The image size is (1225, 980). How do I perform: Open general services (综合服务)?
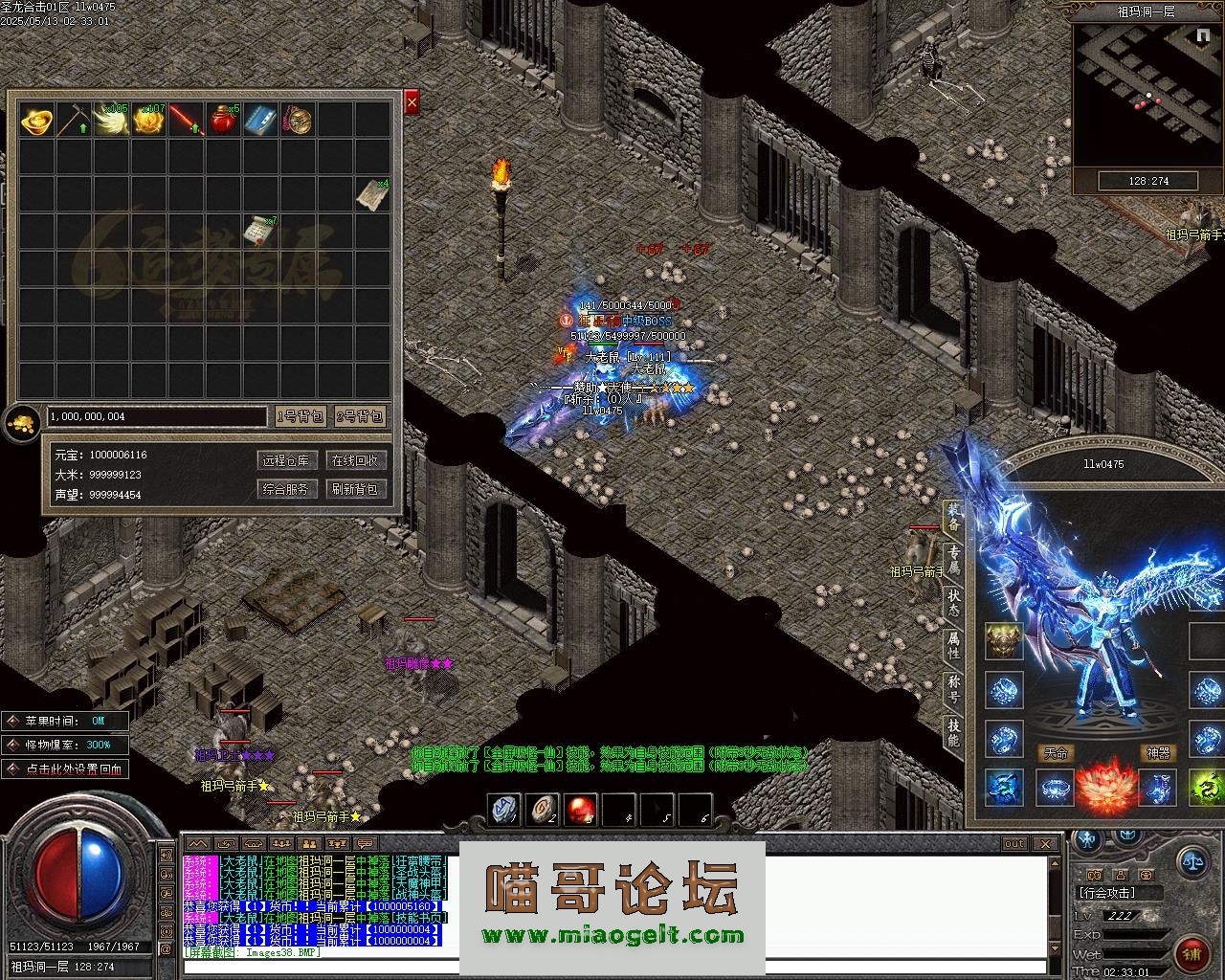tap(286, 489)
